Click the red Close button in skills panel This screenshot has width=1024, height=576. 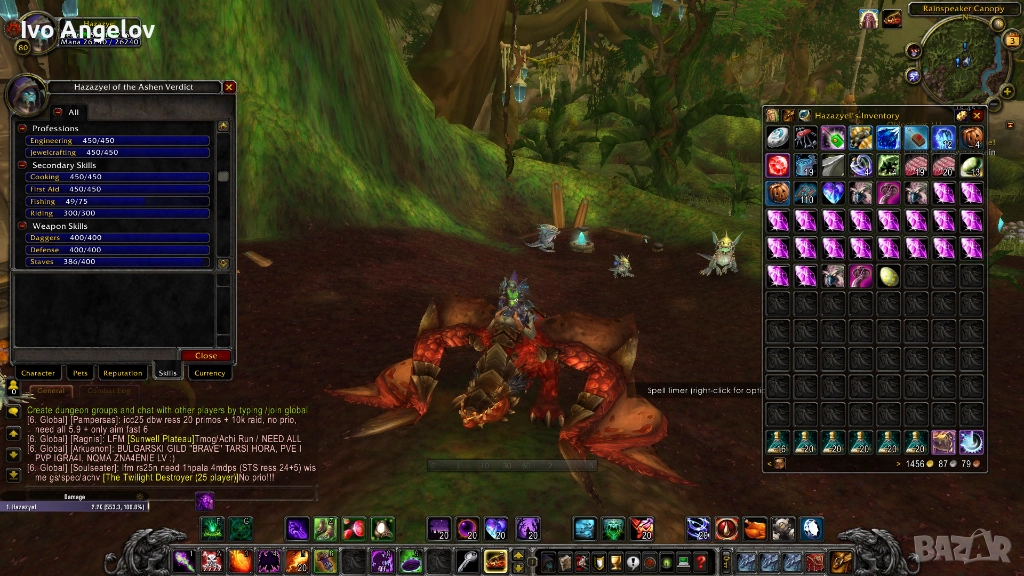click(x=206, y=355)
